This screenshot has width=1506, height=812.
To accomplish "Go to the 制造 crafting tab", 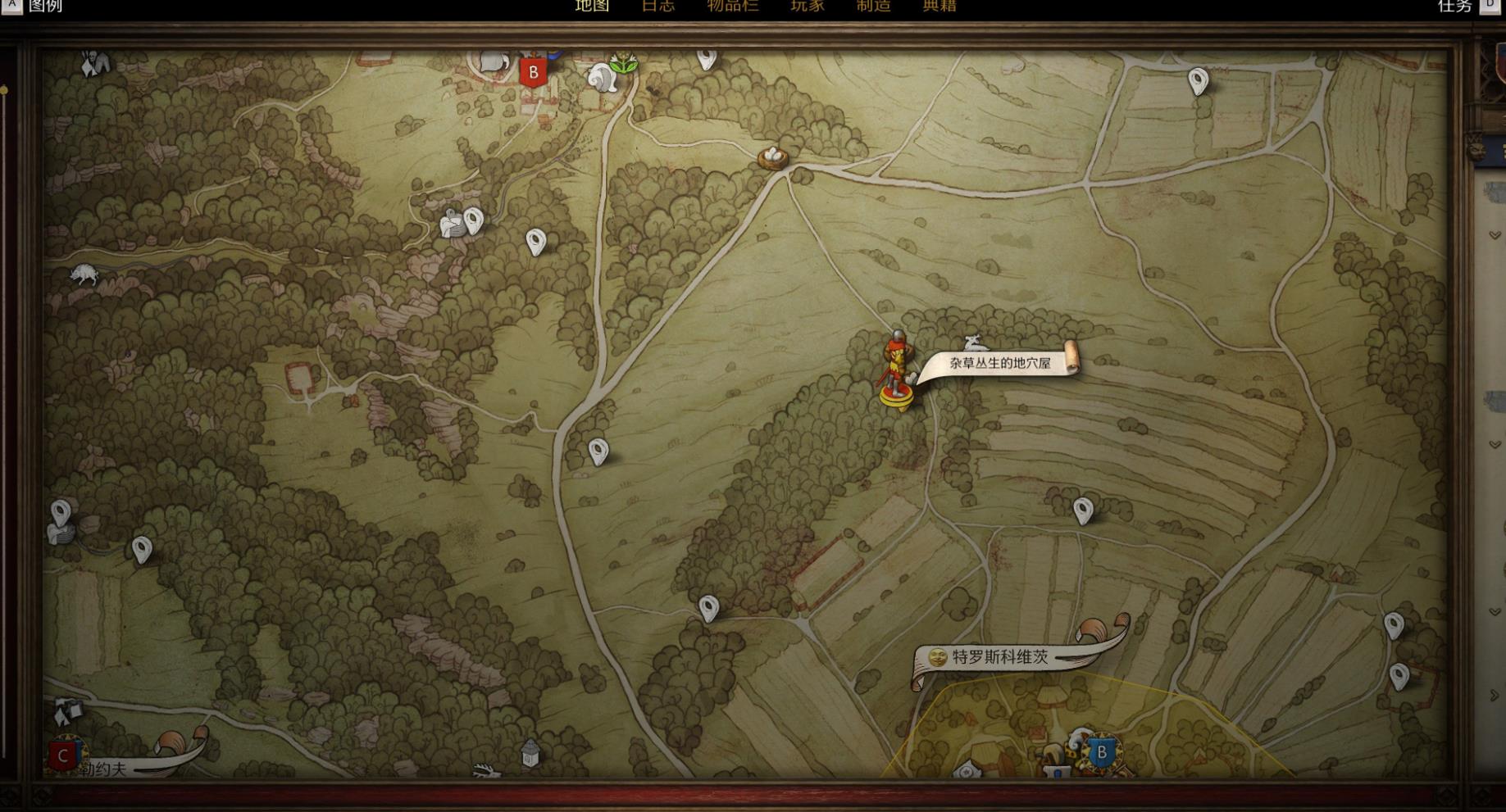I will coord(873,6).
